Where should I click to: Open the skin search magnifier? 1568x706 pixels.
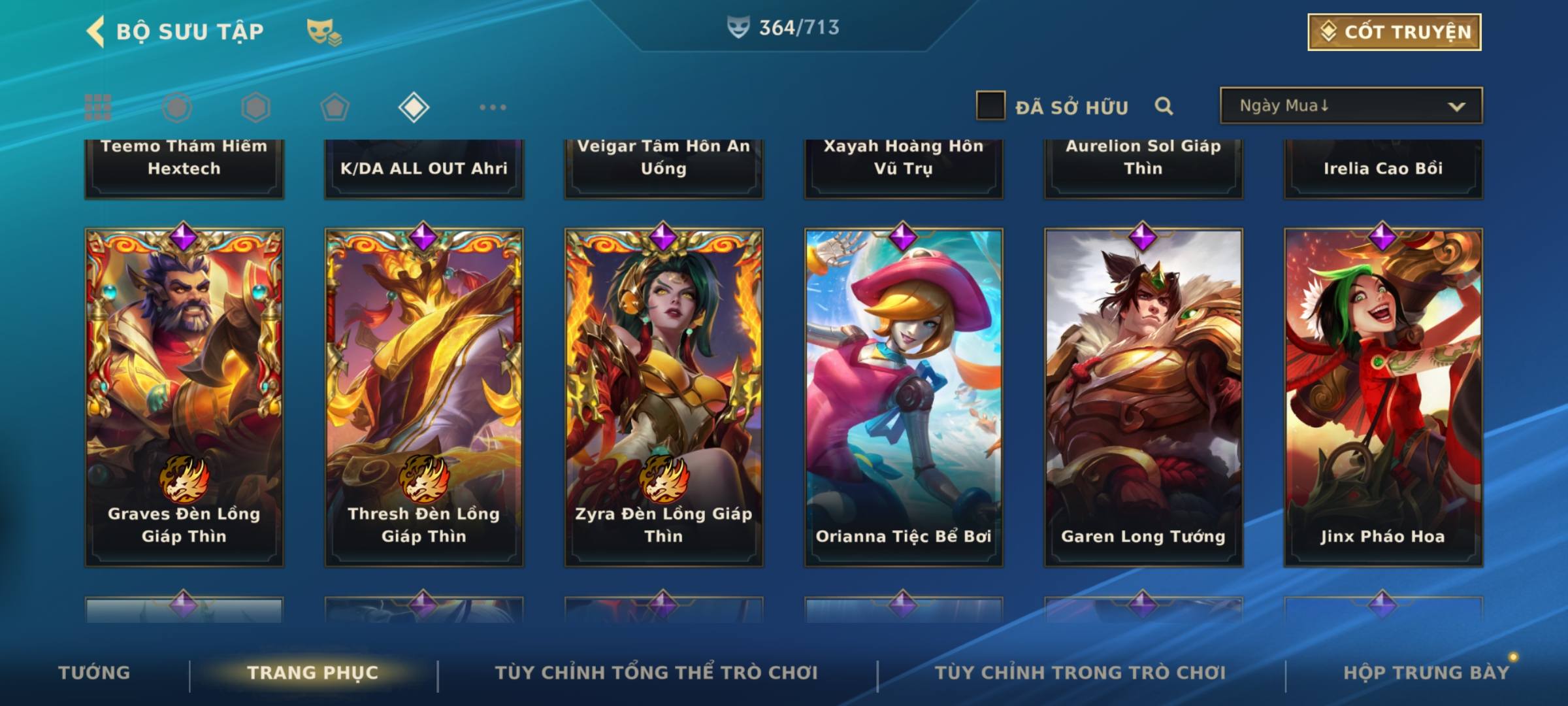click(1164, 106)
